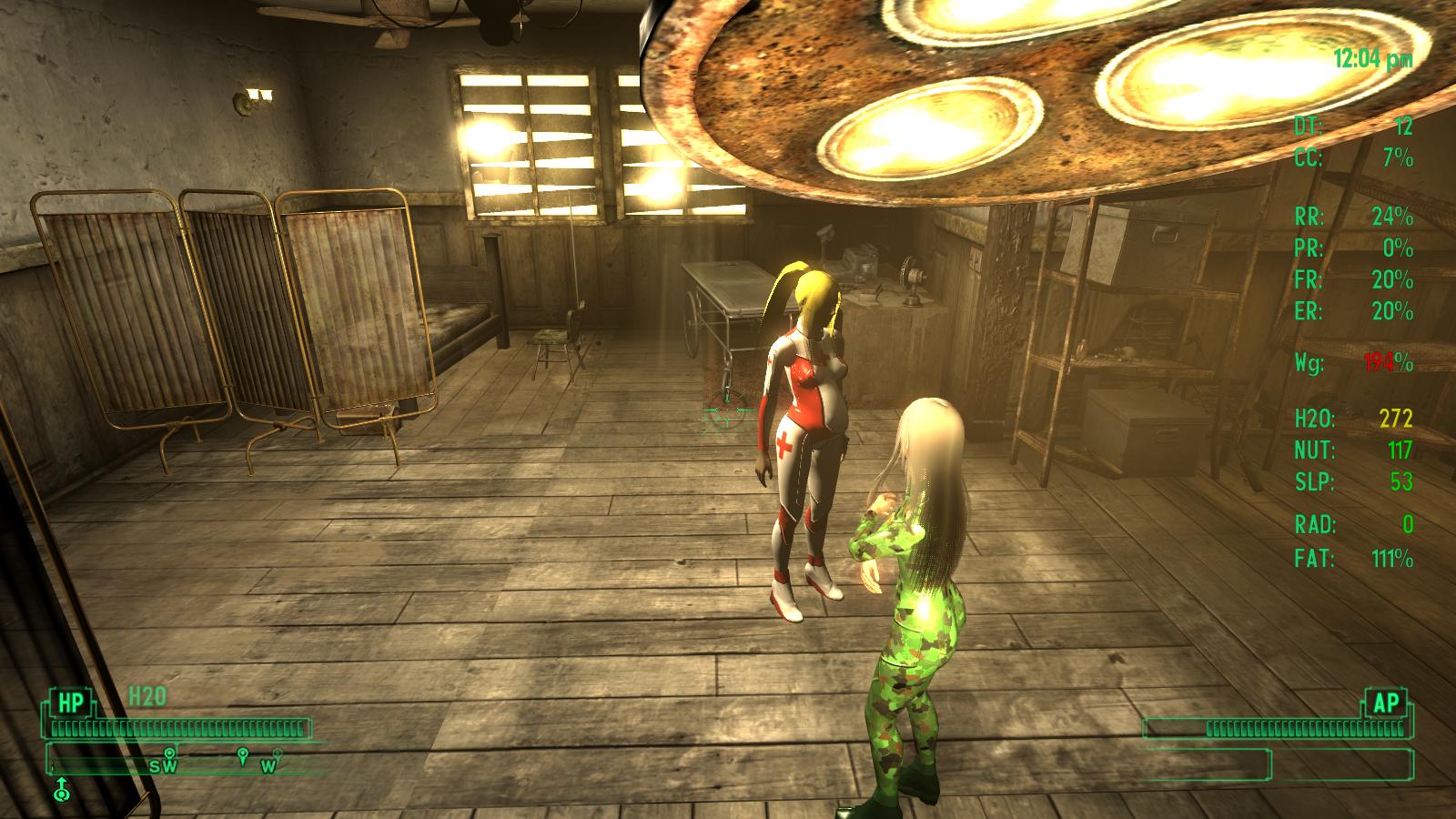Click the arrow-and-ring icon below the compass
Image resolution: width=1456 pixels, height=819 pixels.
pos(61,788)
